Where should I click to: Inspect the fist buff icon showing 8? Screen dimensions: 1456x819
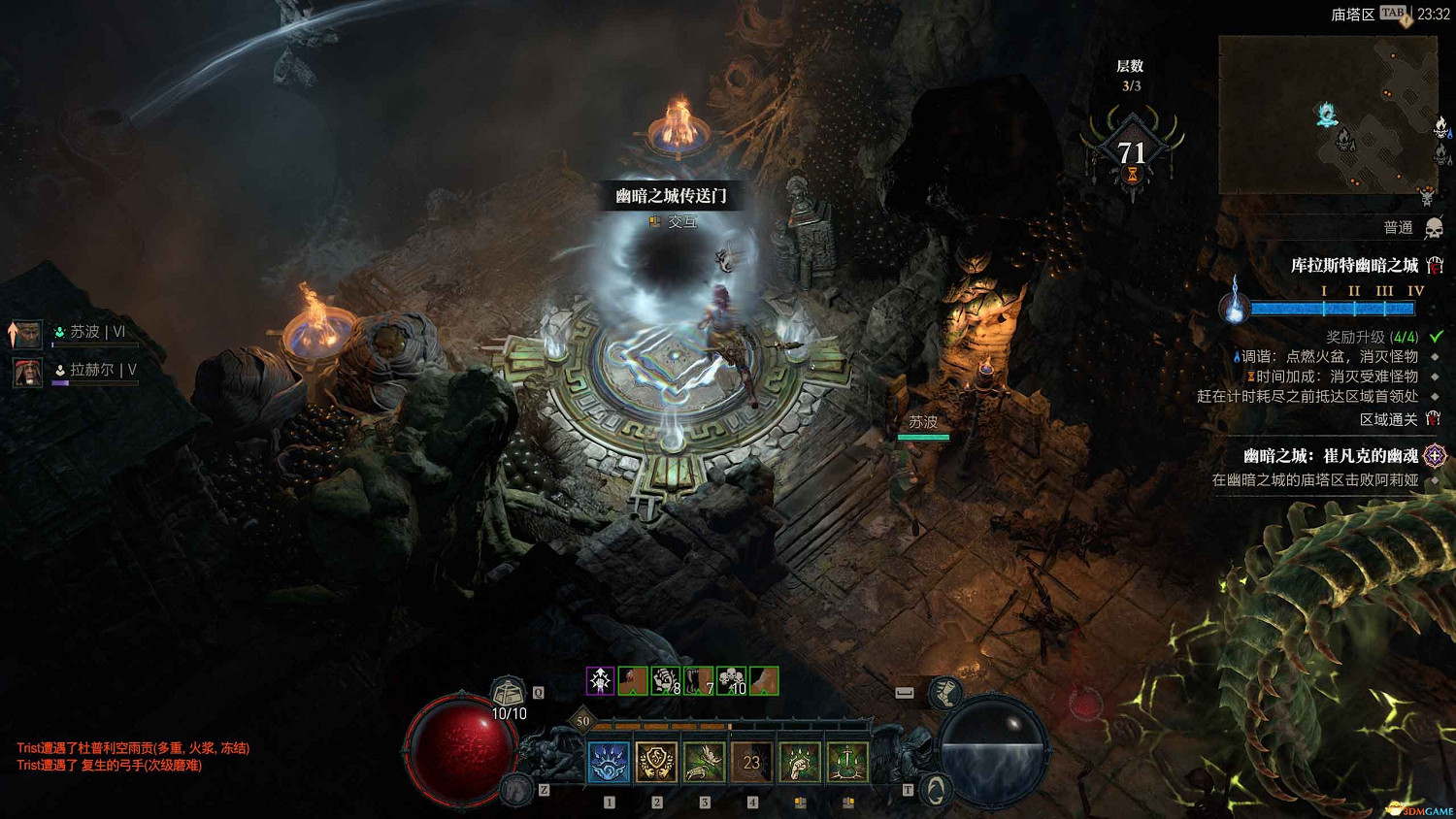pyautogui.click(x=665, y=680)
